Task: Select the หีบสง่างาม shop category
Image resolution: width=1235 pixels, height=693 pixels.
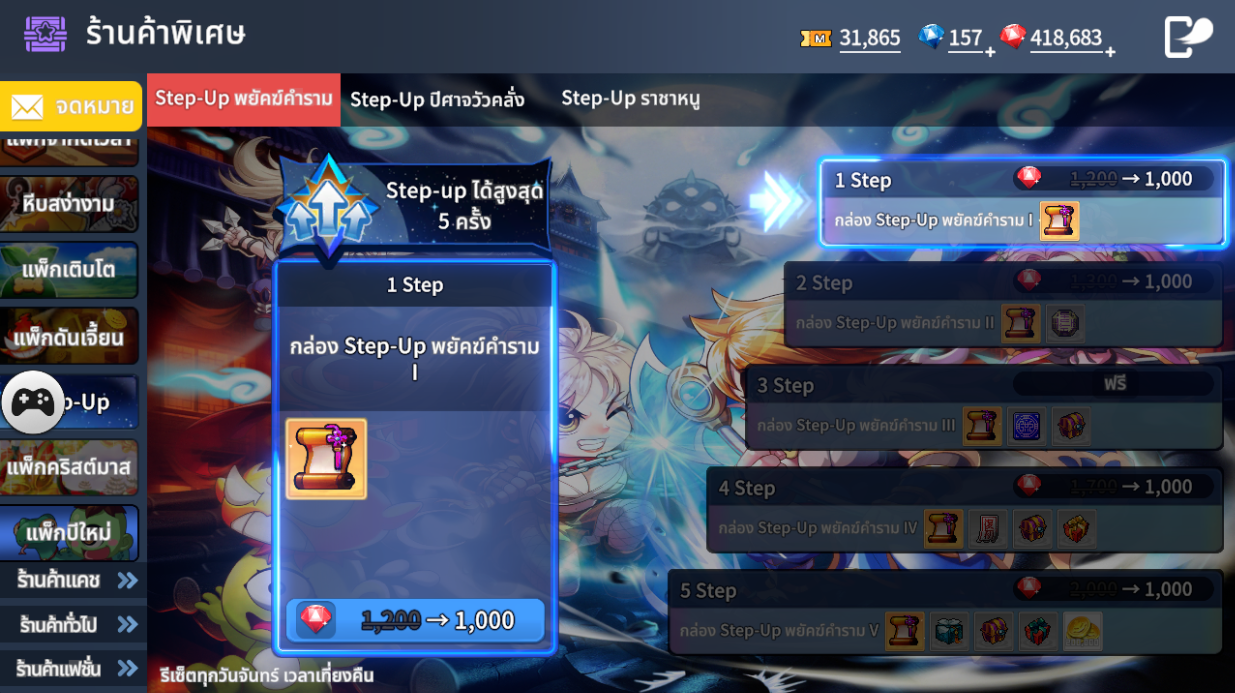Action: coord(69,204)
